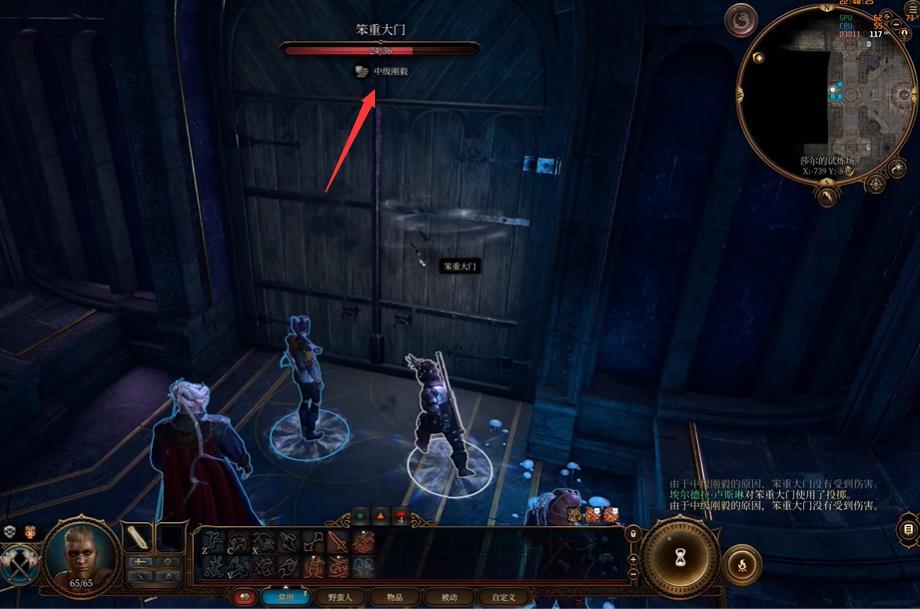920x609 pixels.
Task: Click the green circle action resource
Action: point(360,516)
